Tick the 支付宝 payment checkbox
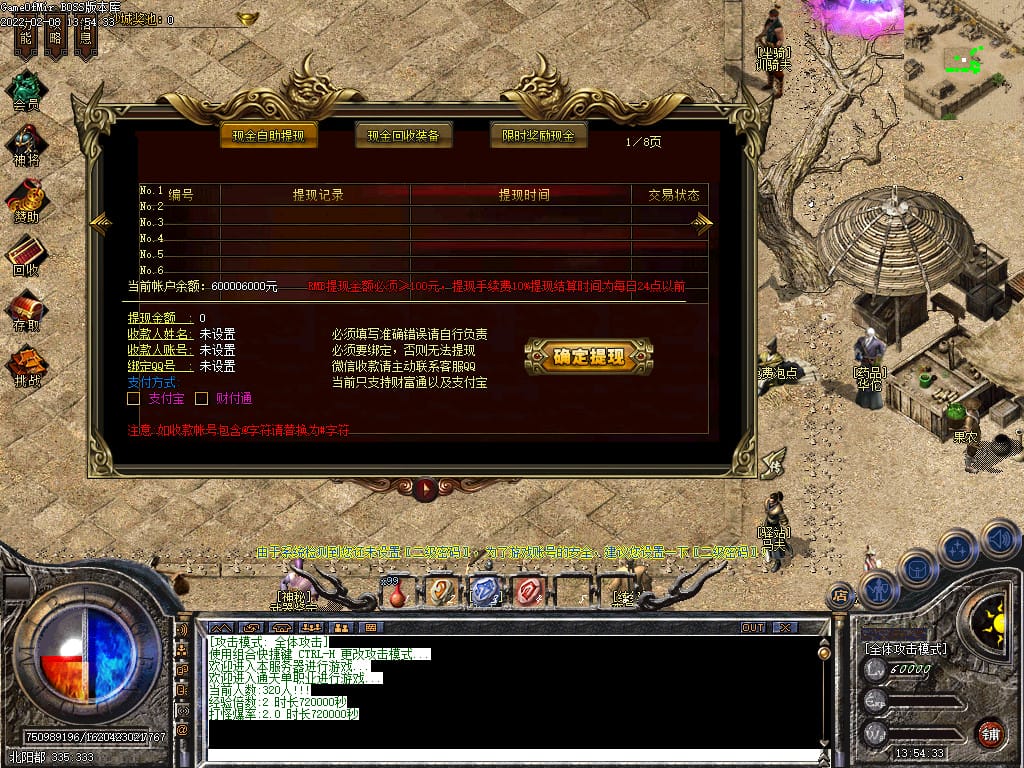This screenshot has height=768, width=1024. (x=133, y=398)
